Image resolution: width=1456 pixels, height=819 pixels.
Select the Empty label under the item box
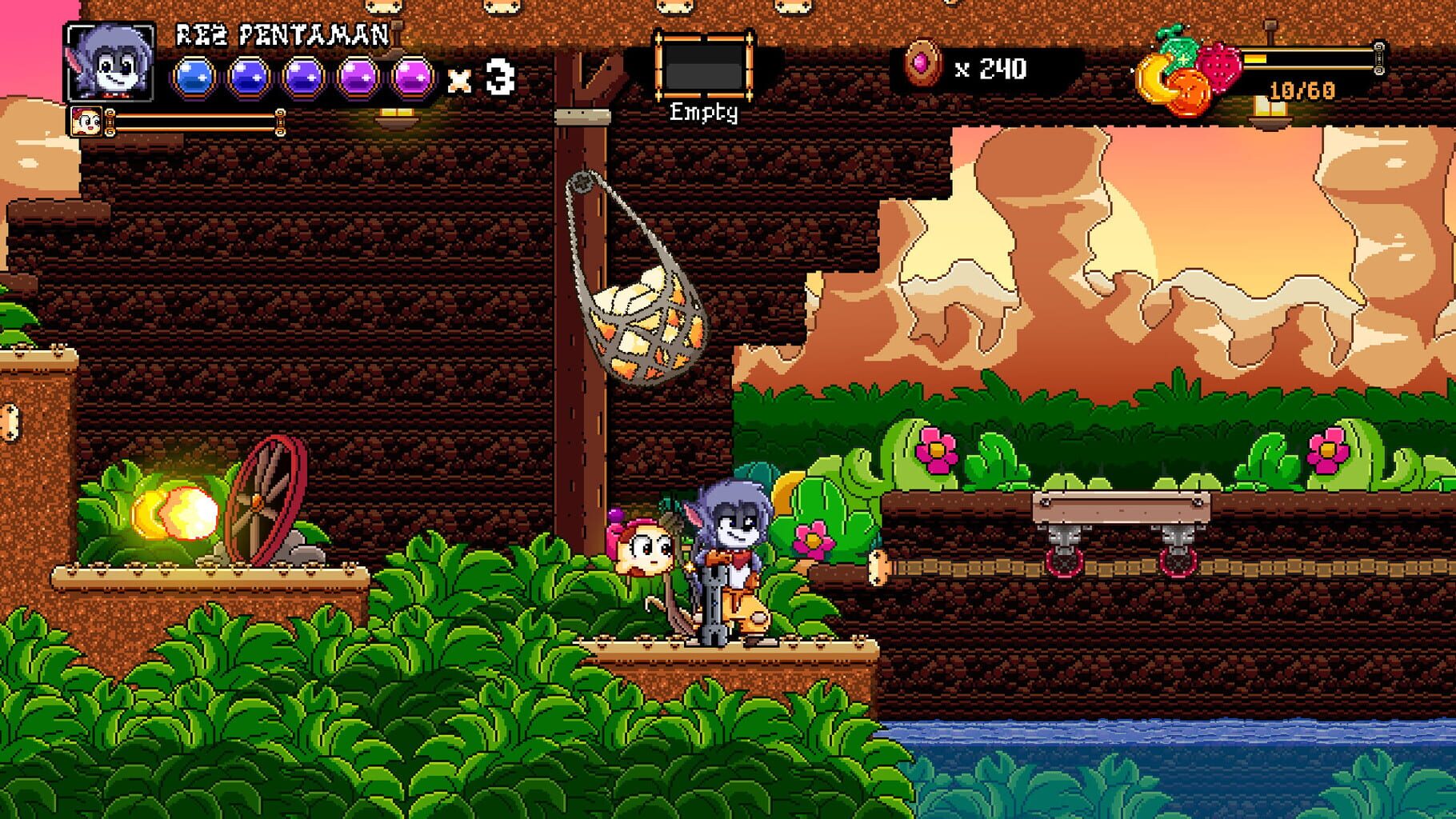(706, 114)
